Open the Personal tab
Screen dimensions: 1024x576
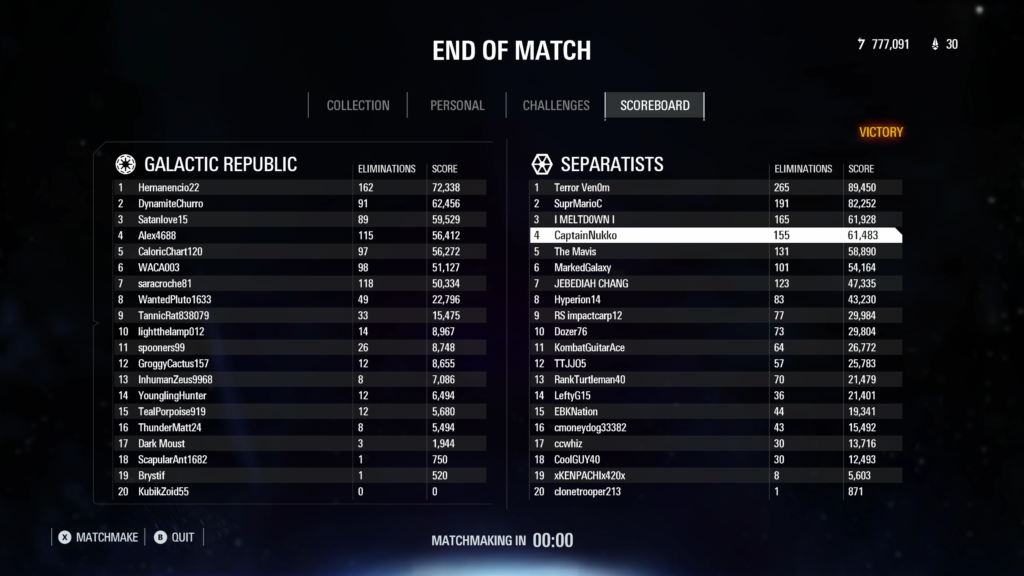click(457, 105)
